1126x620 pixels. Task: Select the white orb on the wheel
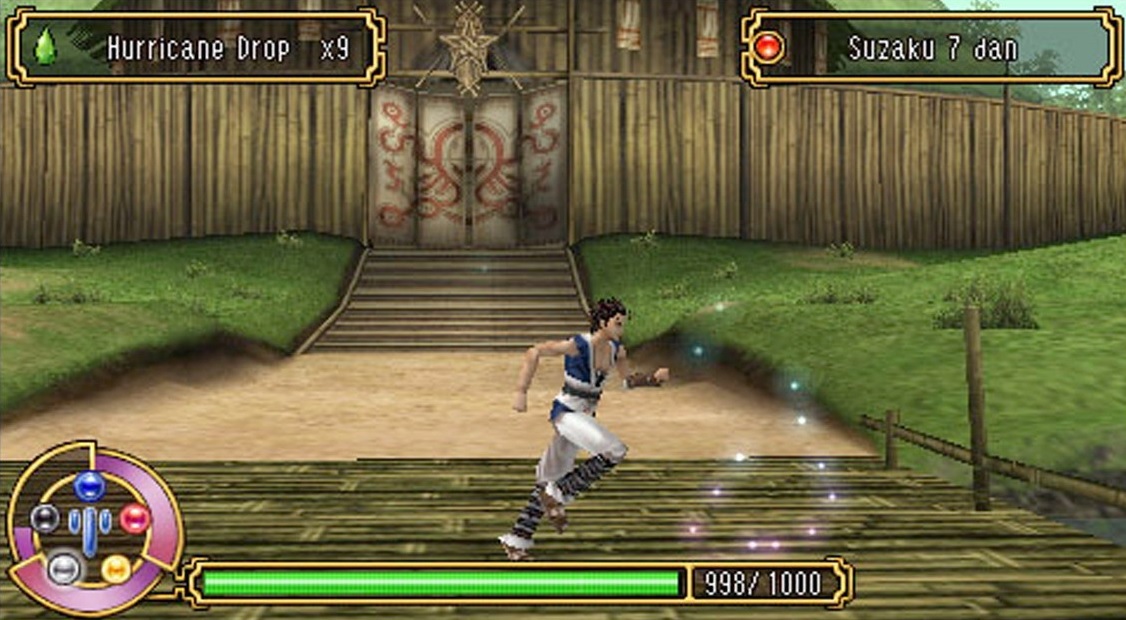pyautogui.click(x=62, y=568)
